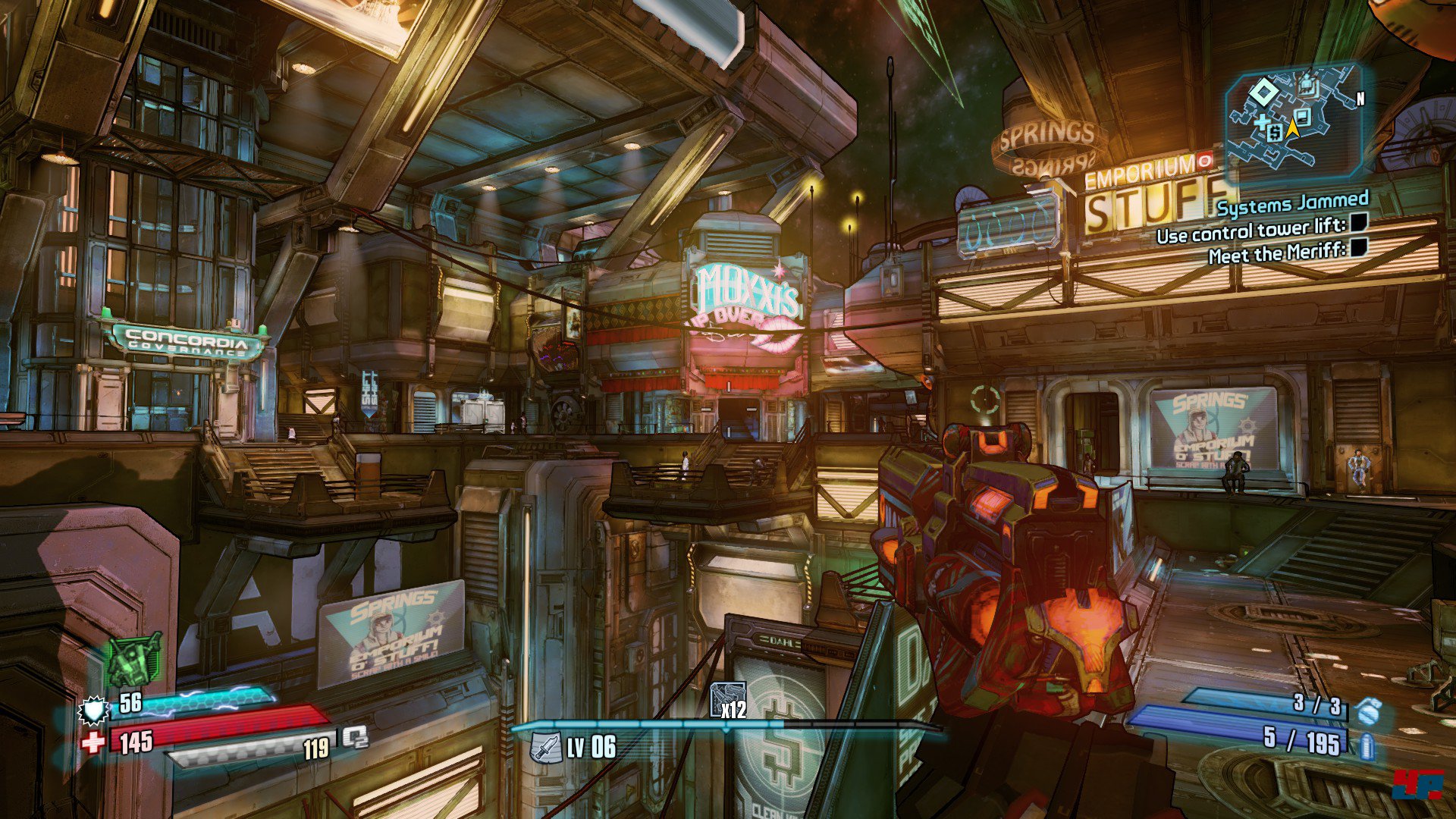Activate the green Claptrap action skill icon
1456x819 pixels.
(134, 658)
